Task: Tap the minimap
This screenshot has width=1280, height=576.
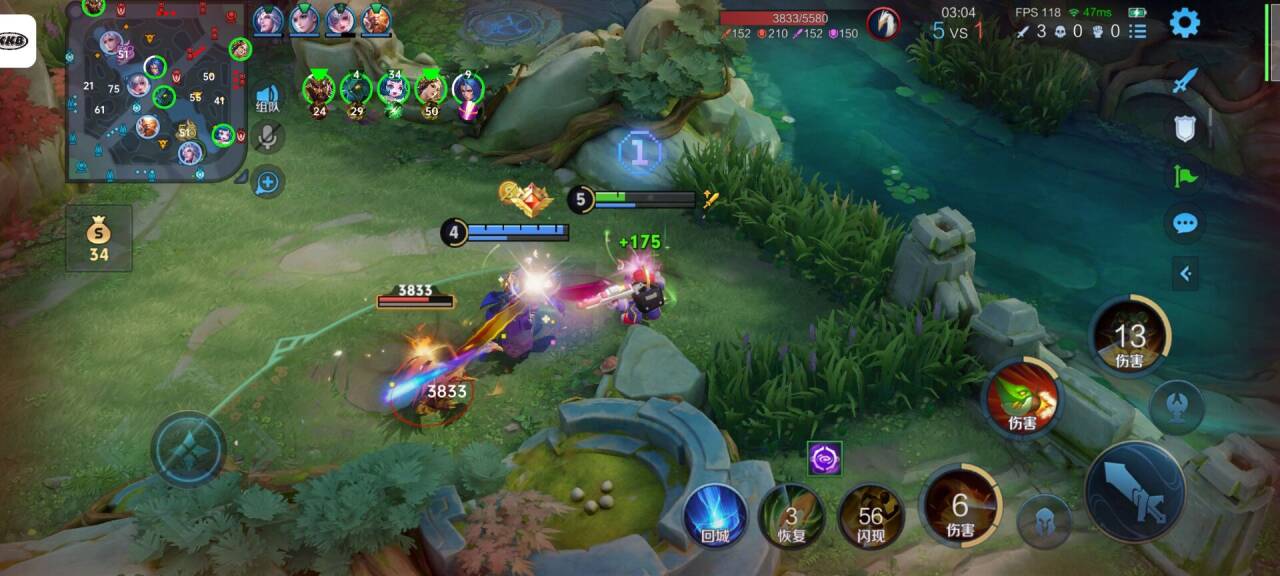Action: pyautogui.click(x=157, y=92)
